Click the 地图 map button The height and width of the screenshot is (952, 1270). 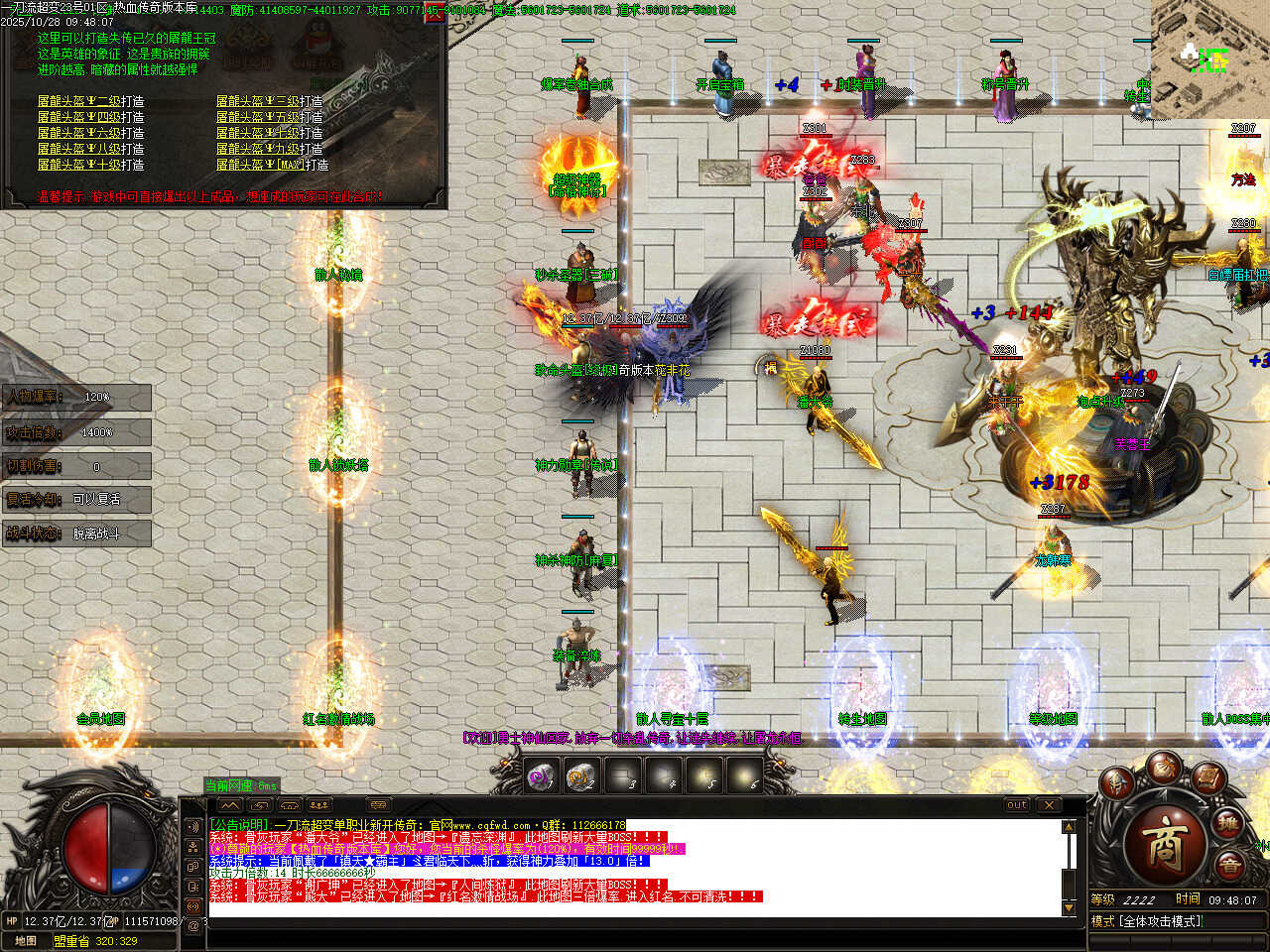26,941
